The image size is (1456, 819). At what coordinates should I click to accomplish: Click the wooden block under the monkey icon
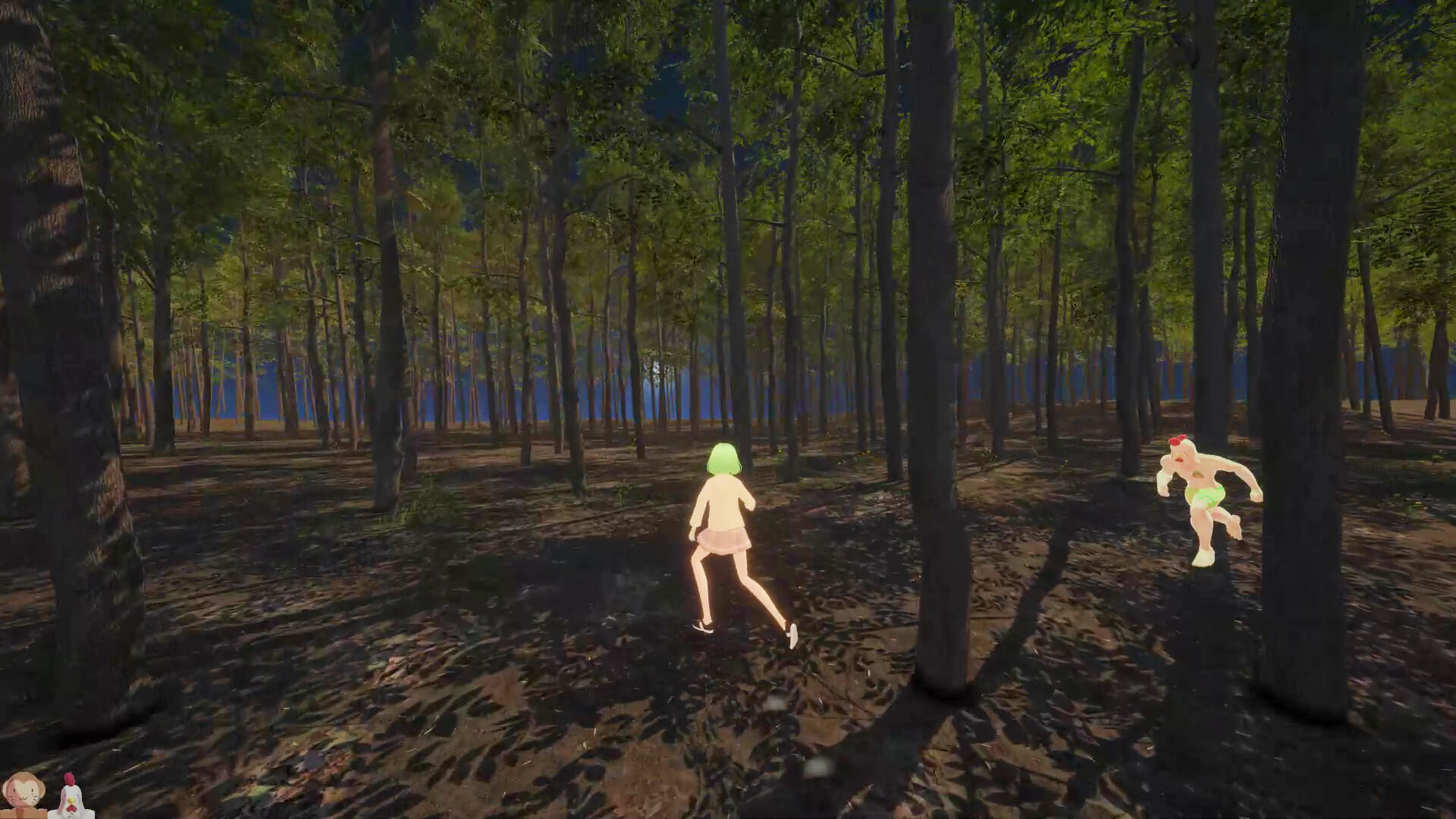tap(21, 814)
